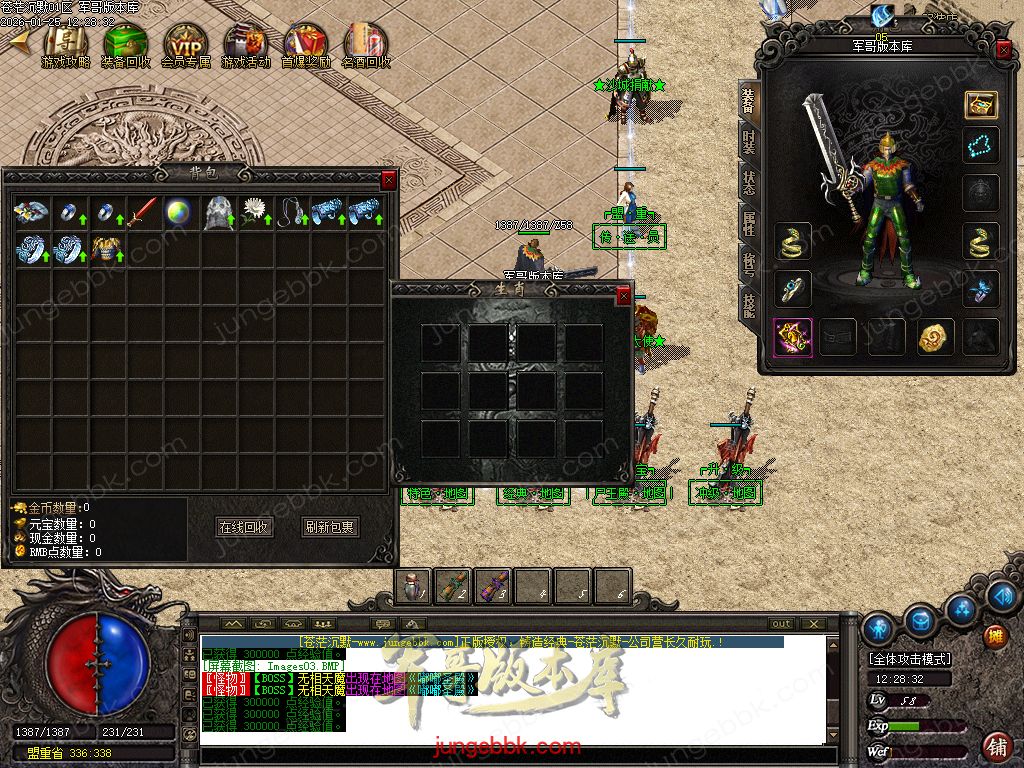Close the 生肖 zodiac window

pos(624,296)
